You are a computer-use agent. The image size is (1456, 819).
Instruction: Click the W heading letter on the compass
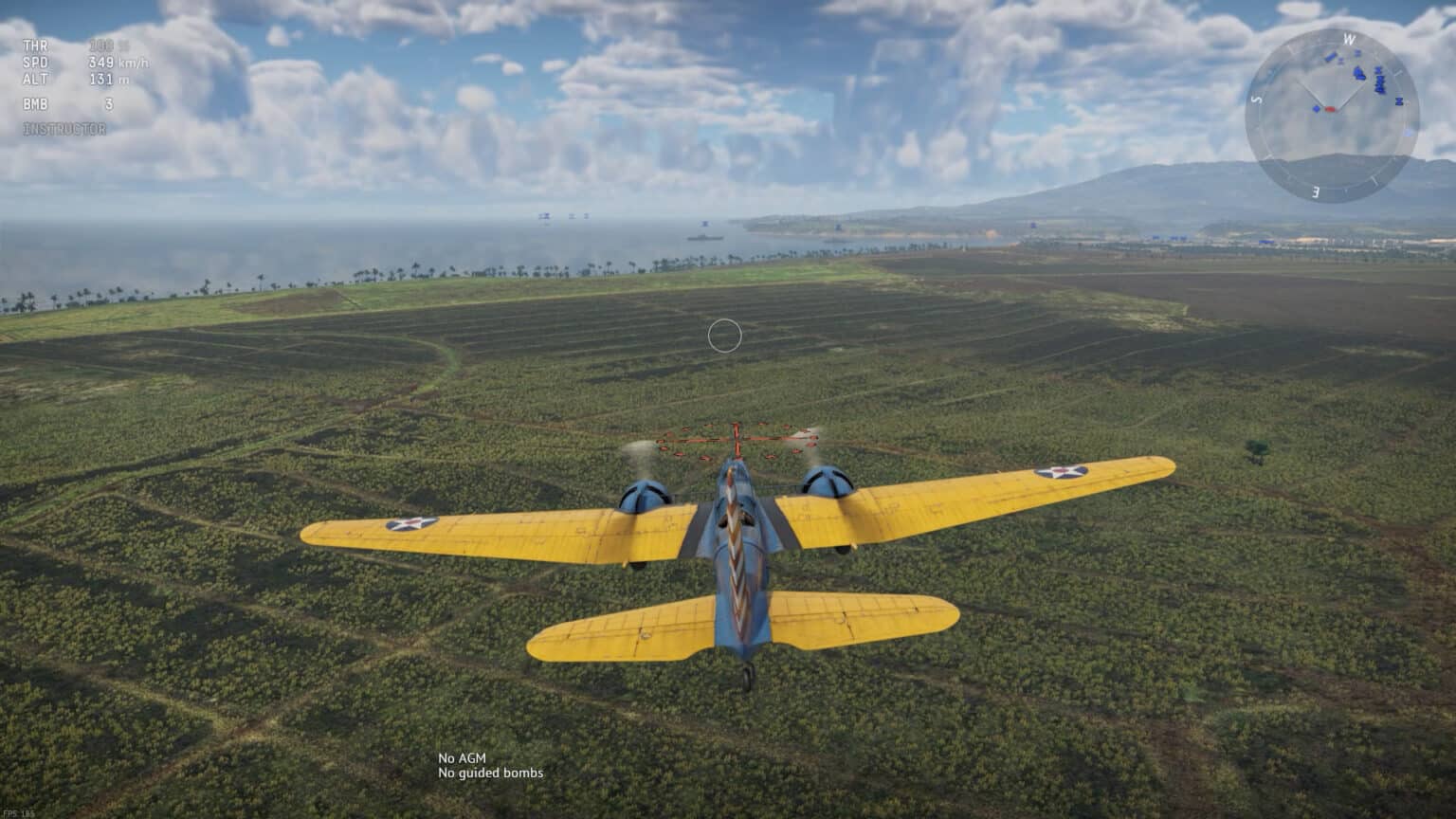point(1349,38)
